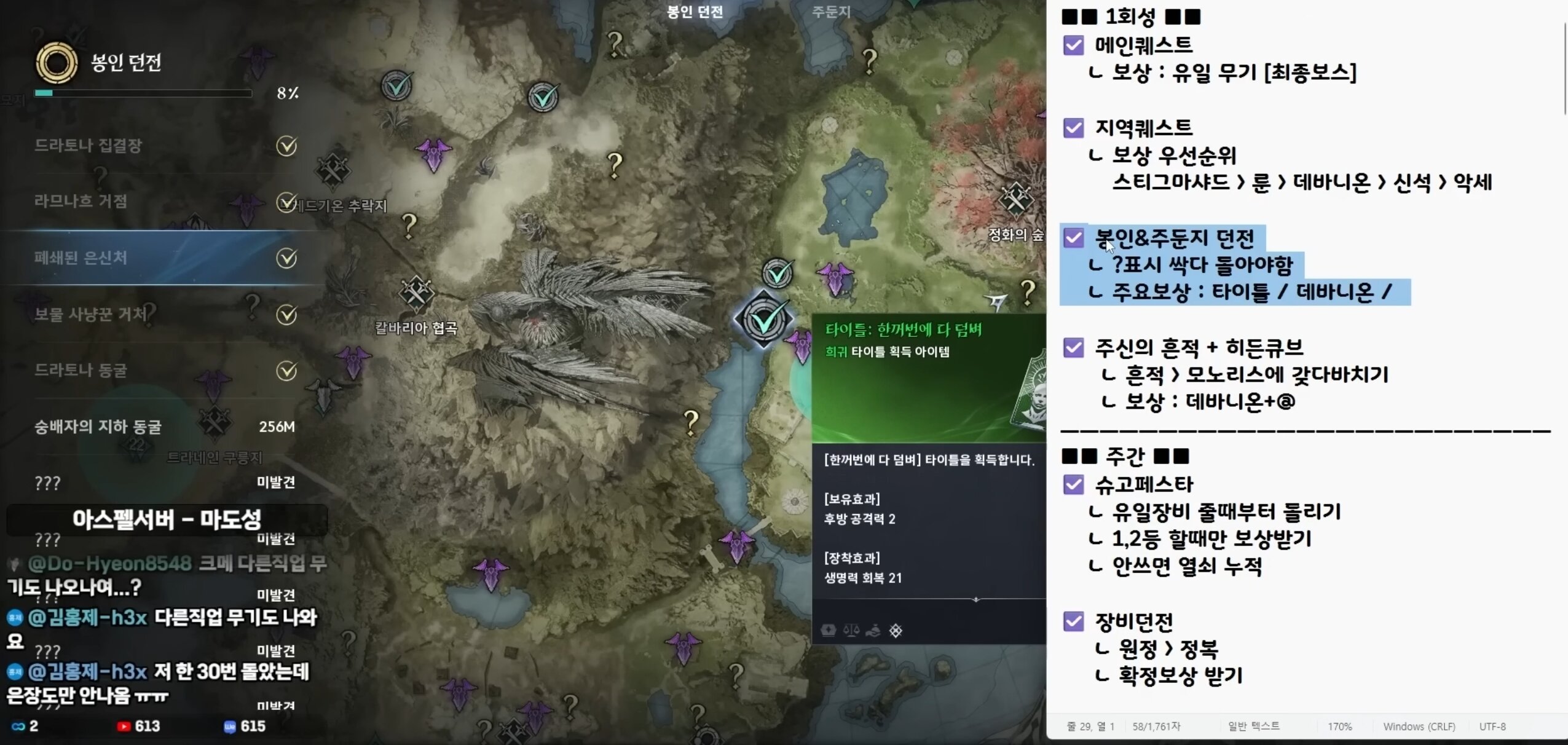Toggle the 봉인&주둔지 던전 checkbox

click(x=1074, y=238)
